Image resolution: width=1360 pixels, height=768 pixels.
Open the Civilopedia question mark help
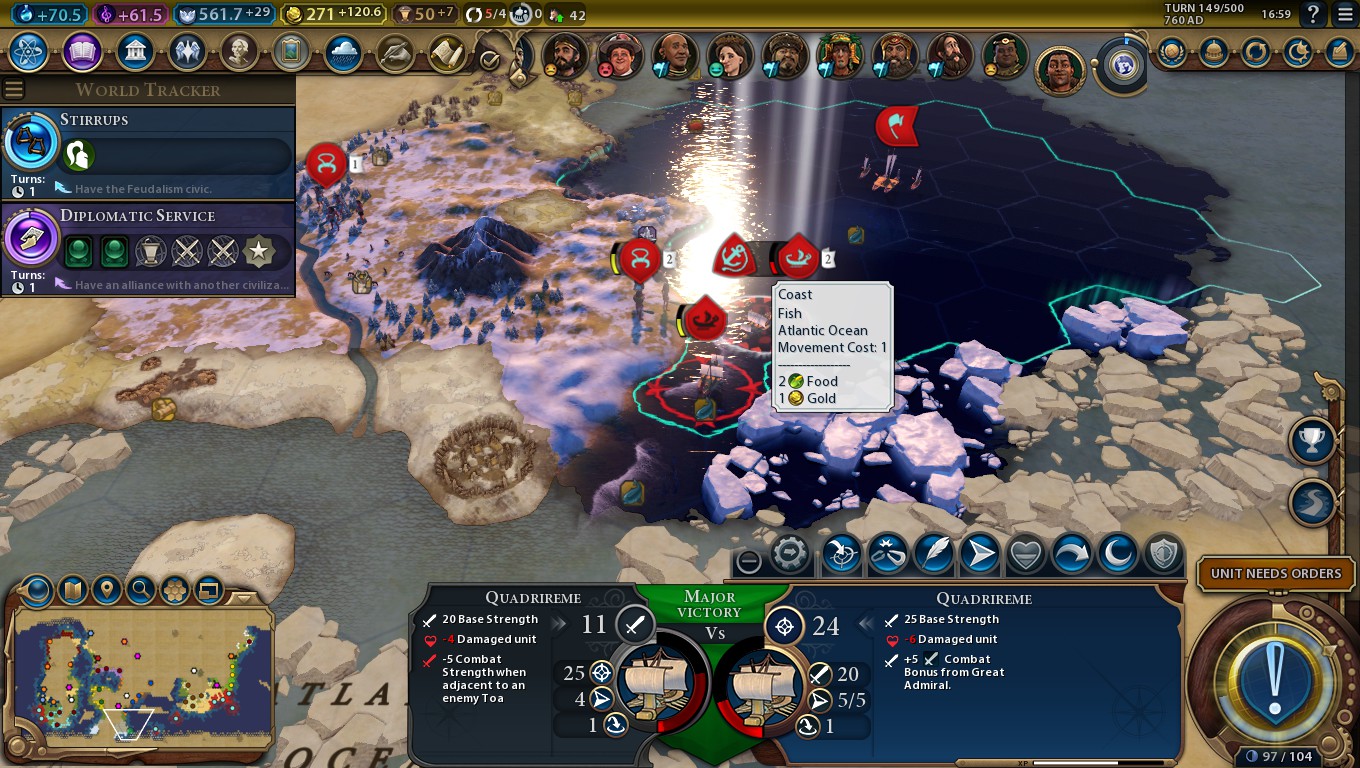coord(1313,14)
